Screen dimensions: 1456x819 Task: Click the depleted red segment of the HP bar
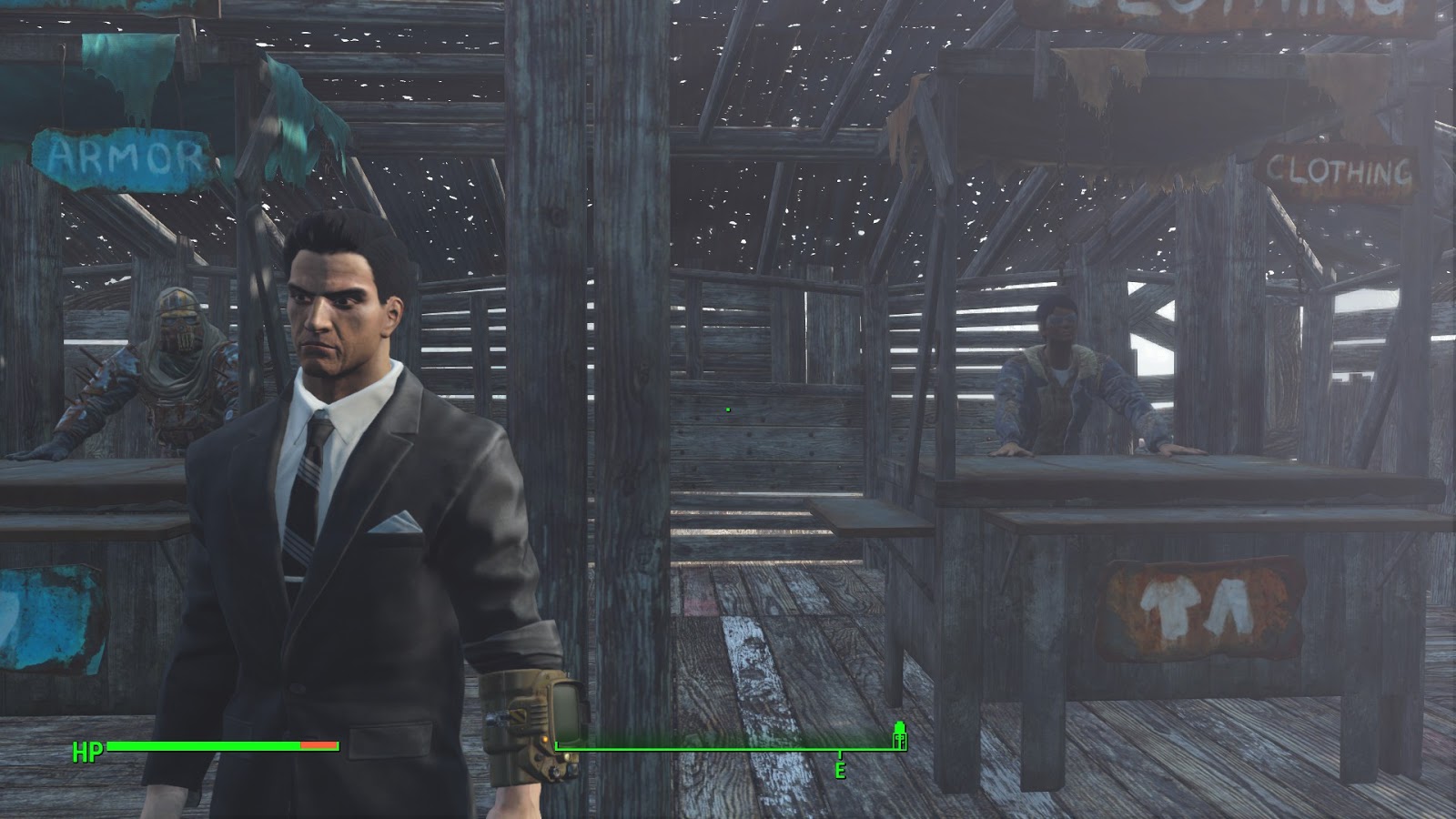pyautogui.click(x=318, y=744)
